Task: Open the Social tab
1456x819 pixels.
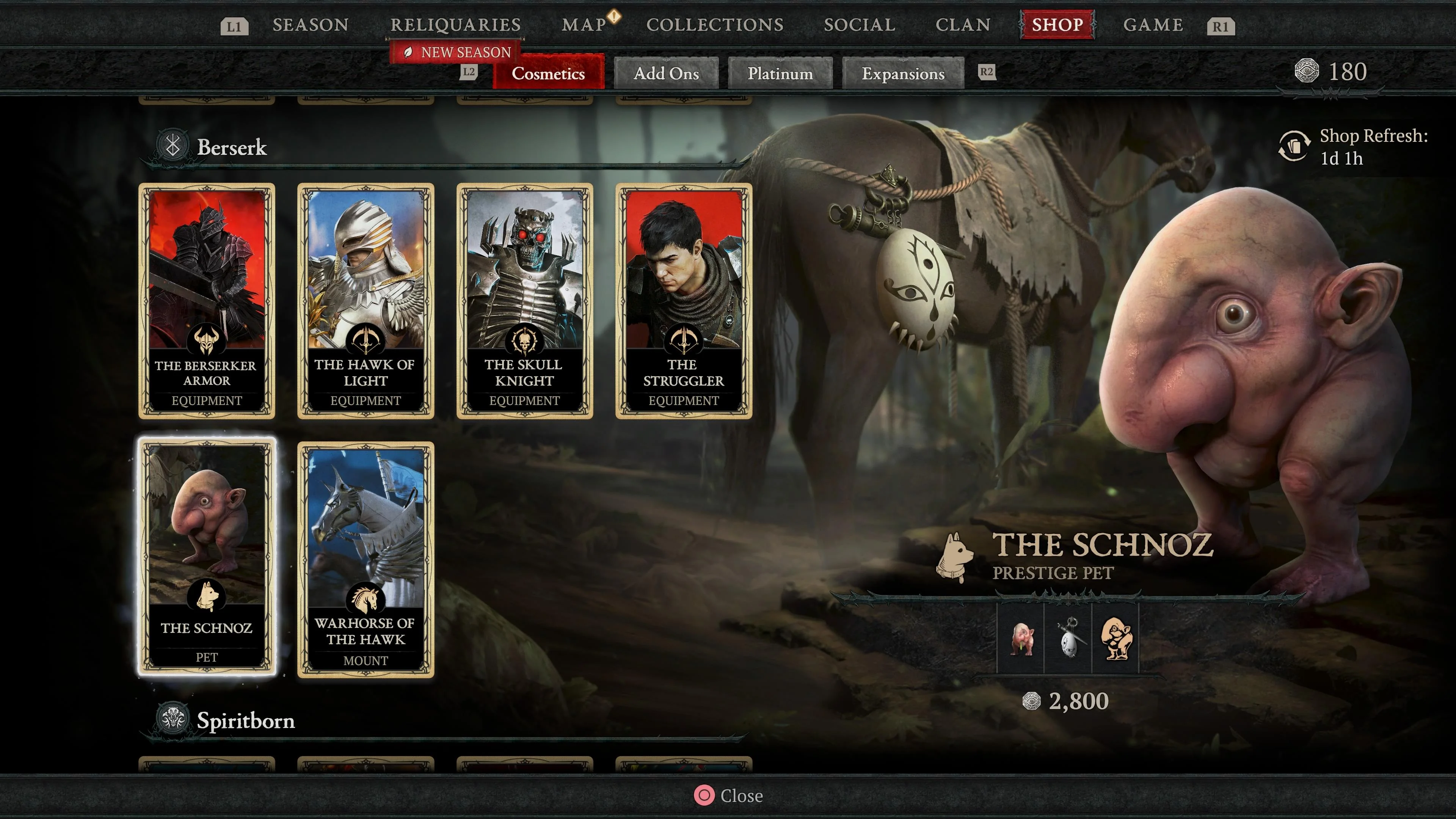Action: [x=859, y=25]
